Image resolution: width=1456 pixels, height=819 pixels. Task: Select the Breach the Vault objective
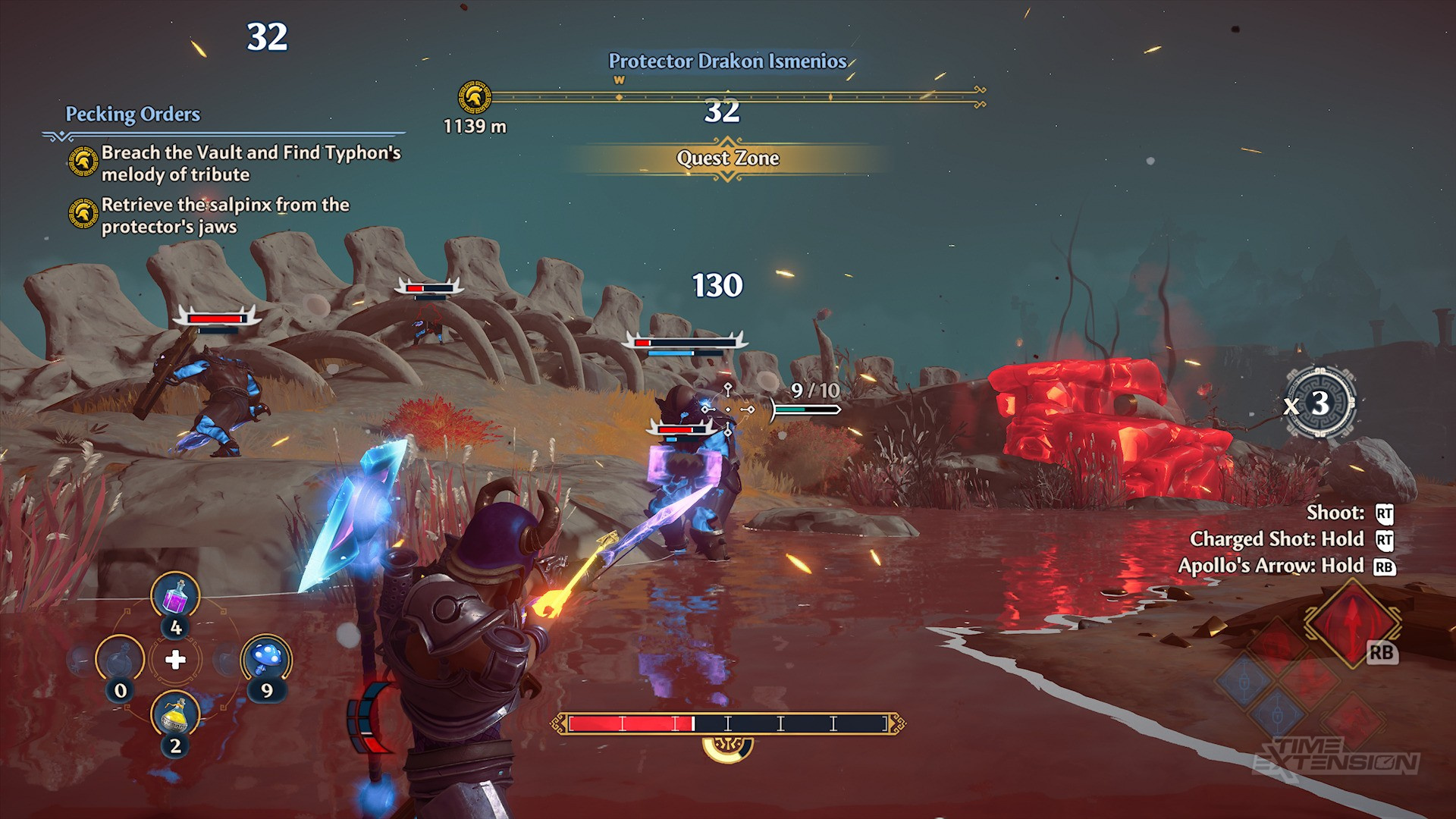[250, 163]
